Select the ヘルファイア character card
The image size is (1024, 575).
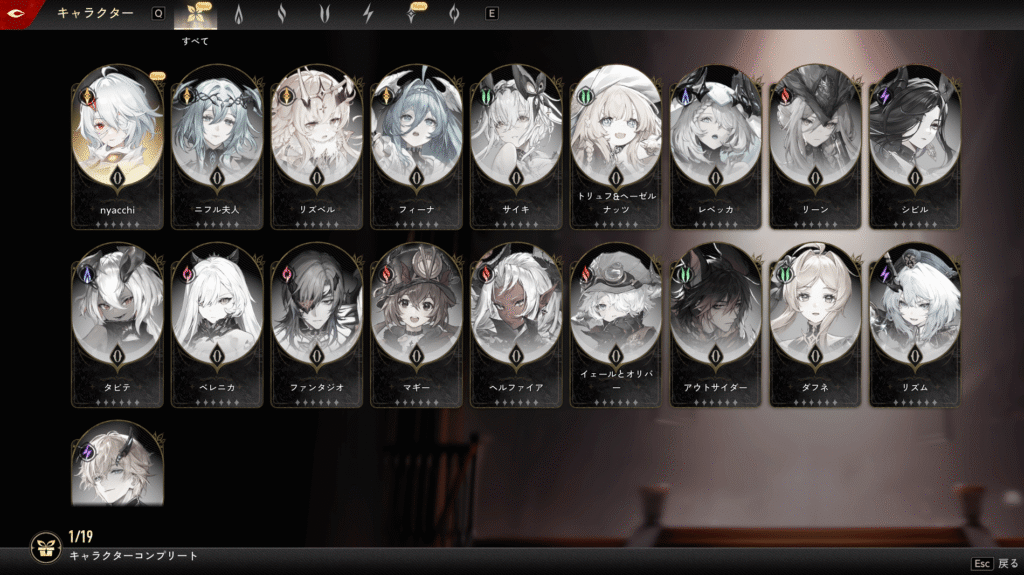click(x=516, y=318)
